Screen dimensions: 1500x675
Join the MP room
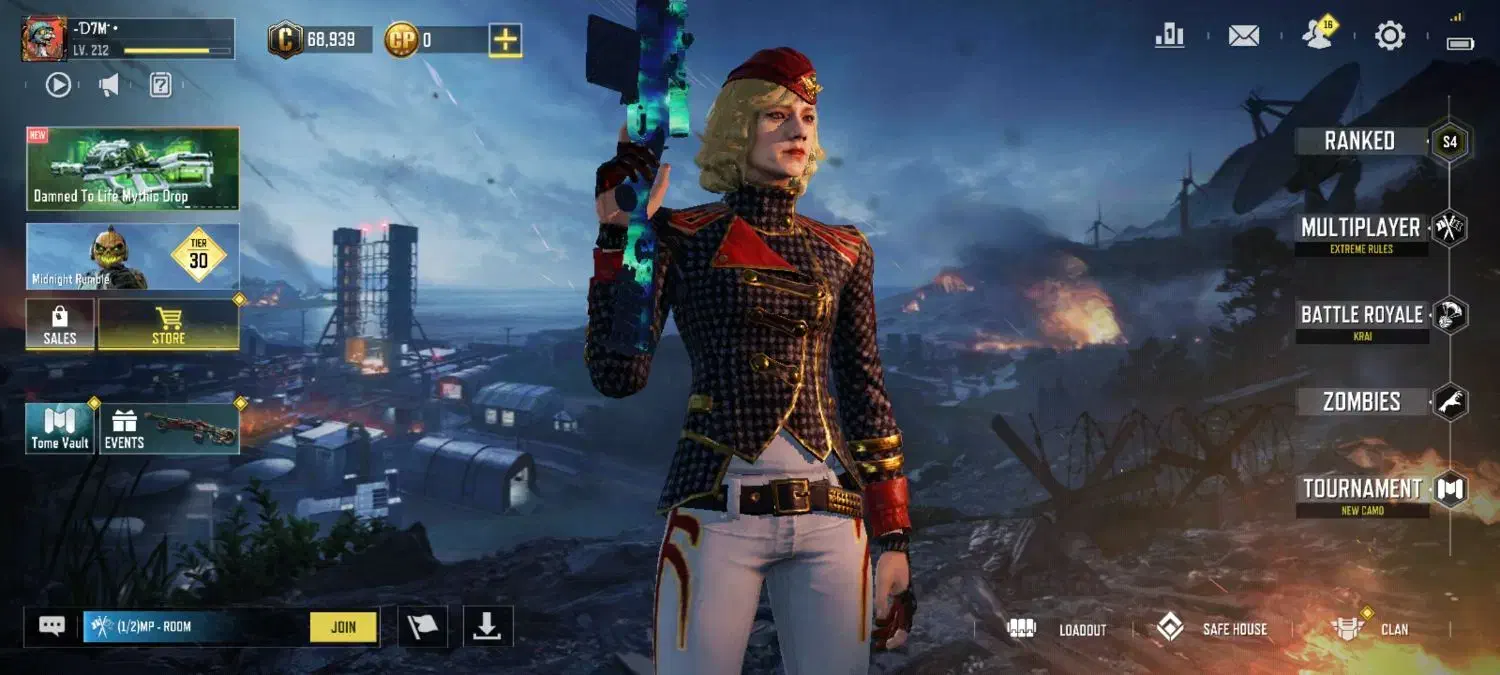(343, 627)
